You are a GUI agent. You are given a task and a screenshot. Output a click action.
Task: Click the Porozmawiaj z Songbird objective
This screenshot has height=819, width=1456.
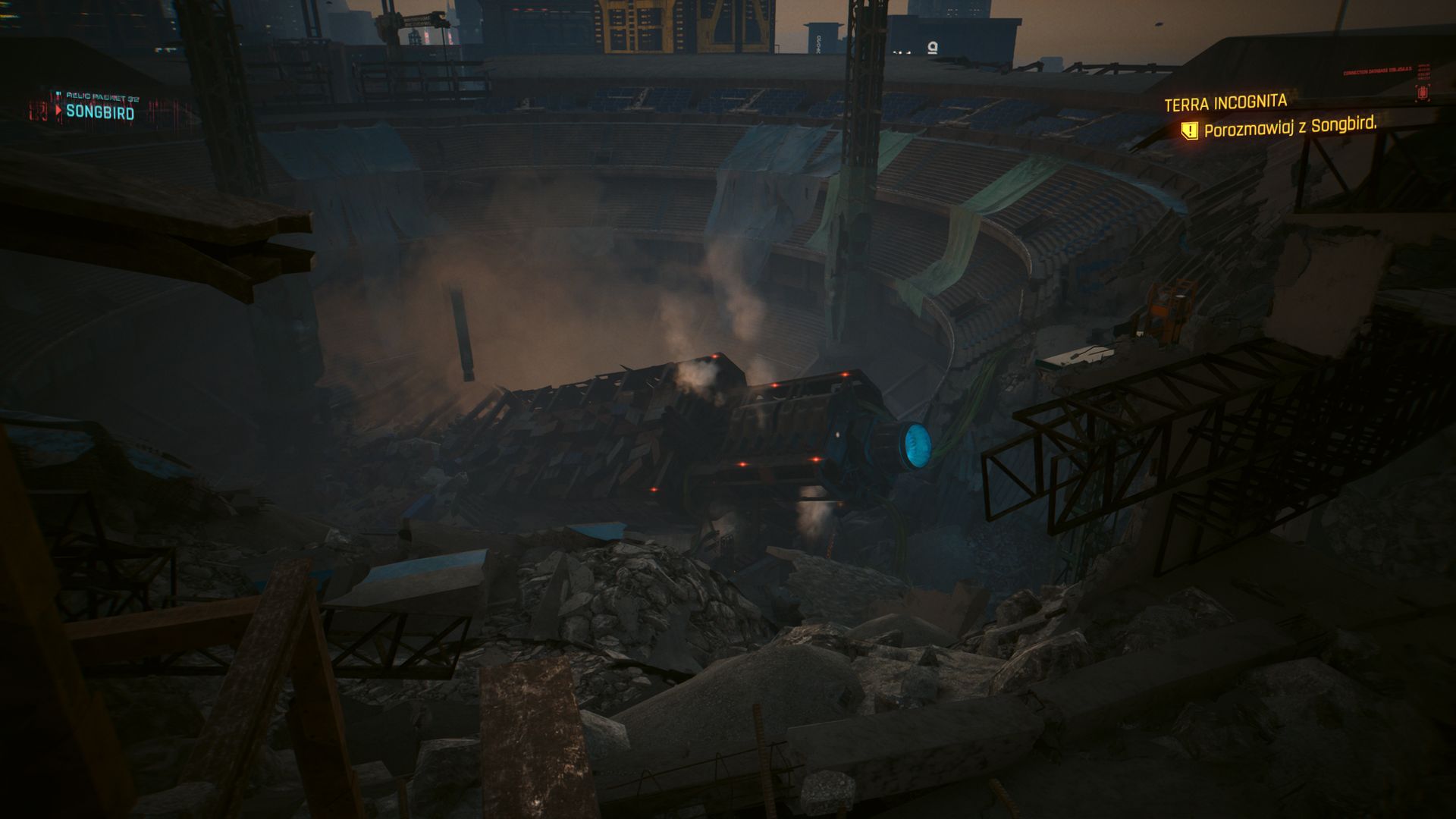click(x=1290, y=127)
